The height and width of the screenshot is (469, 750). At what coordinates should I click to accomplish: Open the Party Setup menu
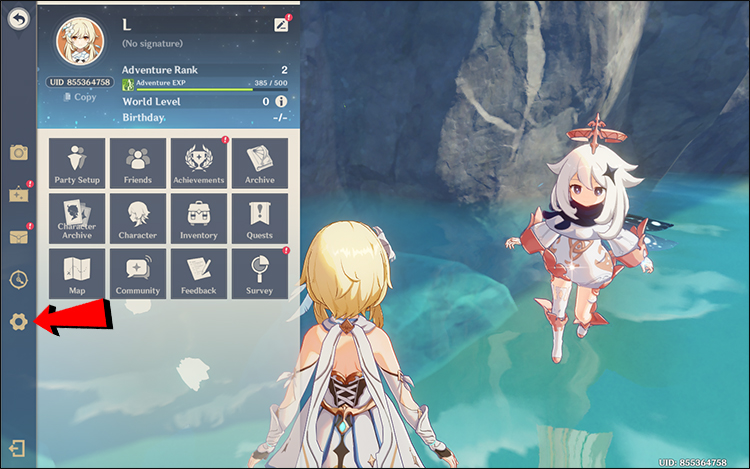tap(77, 163)
